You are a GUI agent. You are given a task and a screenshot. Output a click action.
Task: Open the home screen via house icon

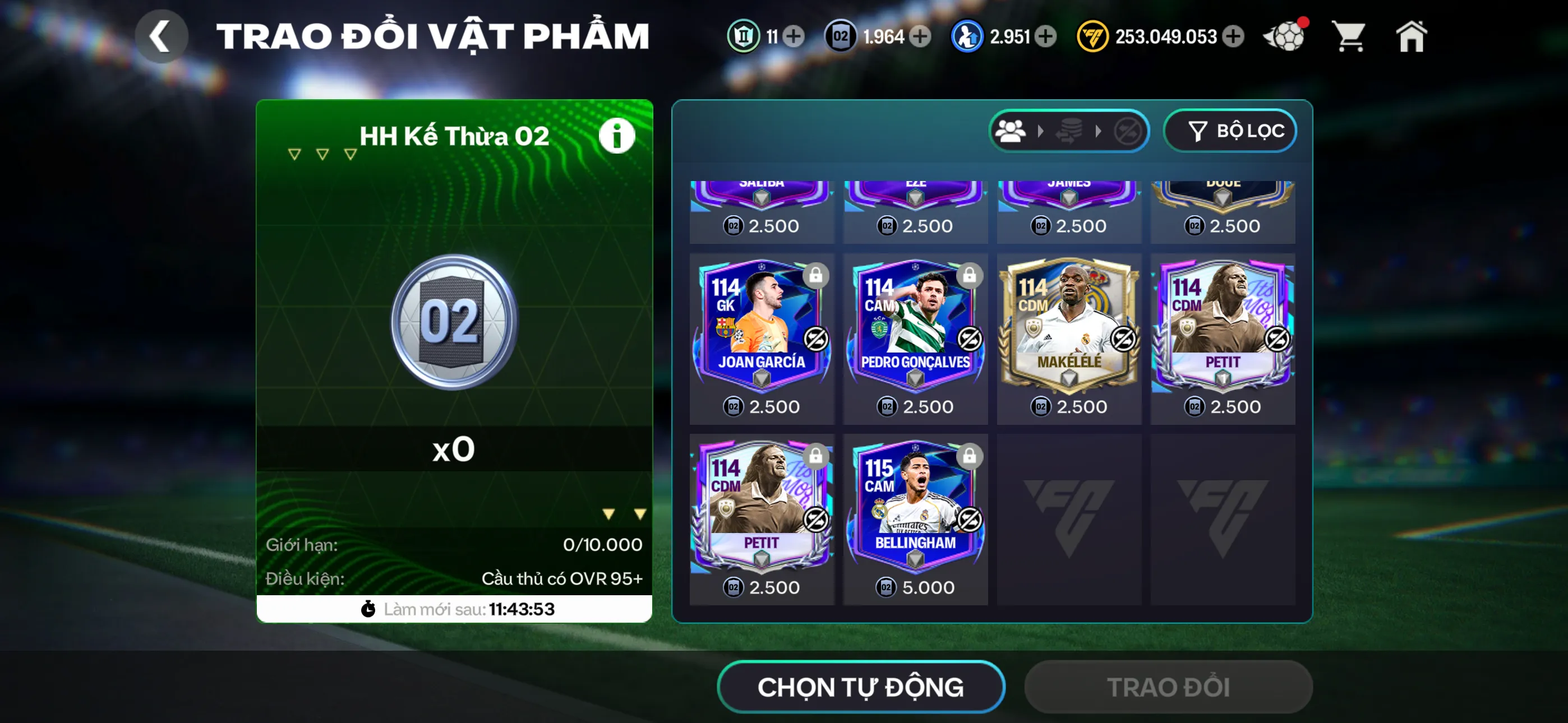[x=1412, y=36]
